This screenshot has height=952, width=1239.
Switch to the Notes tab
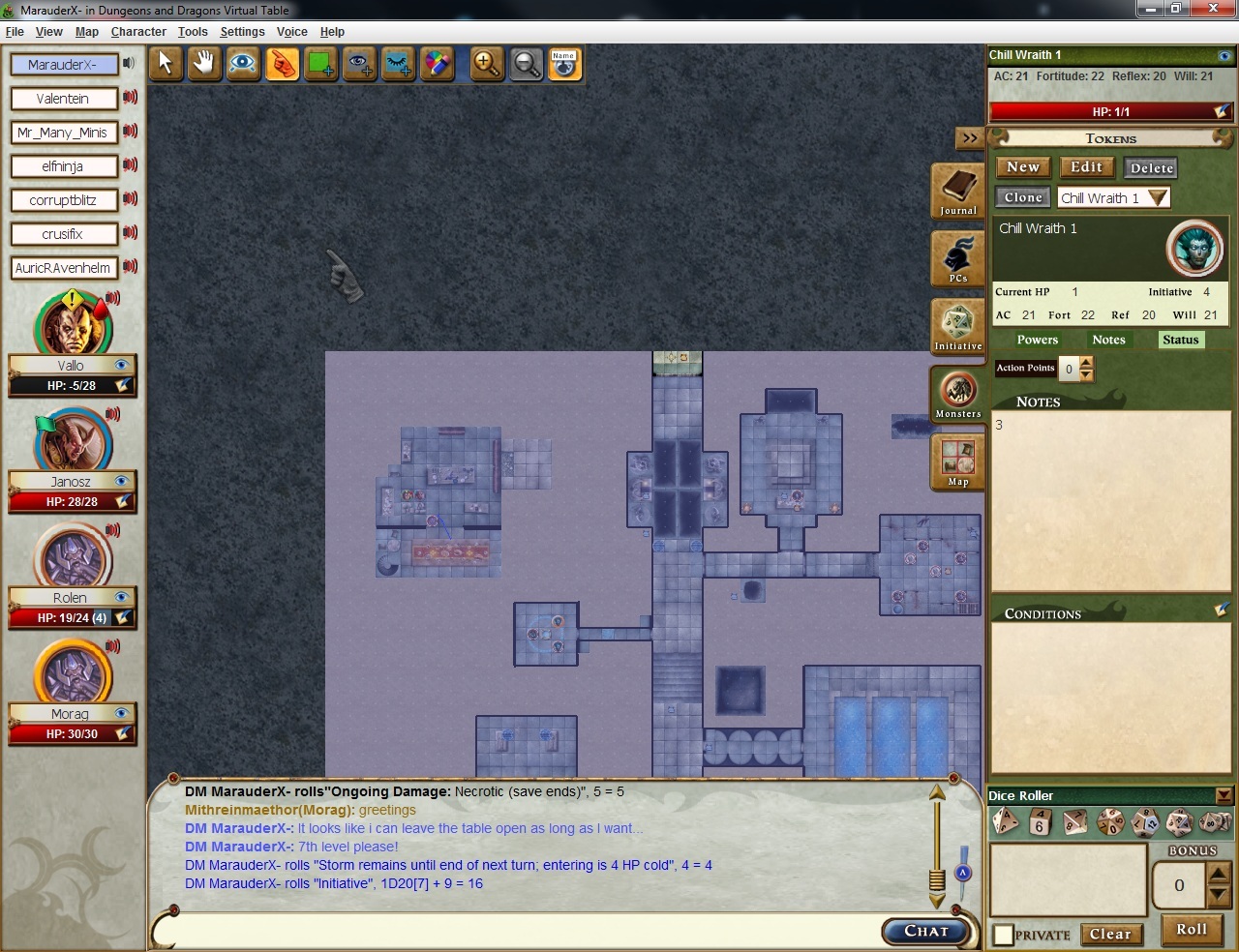click(1108, 340)
